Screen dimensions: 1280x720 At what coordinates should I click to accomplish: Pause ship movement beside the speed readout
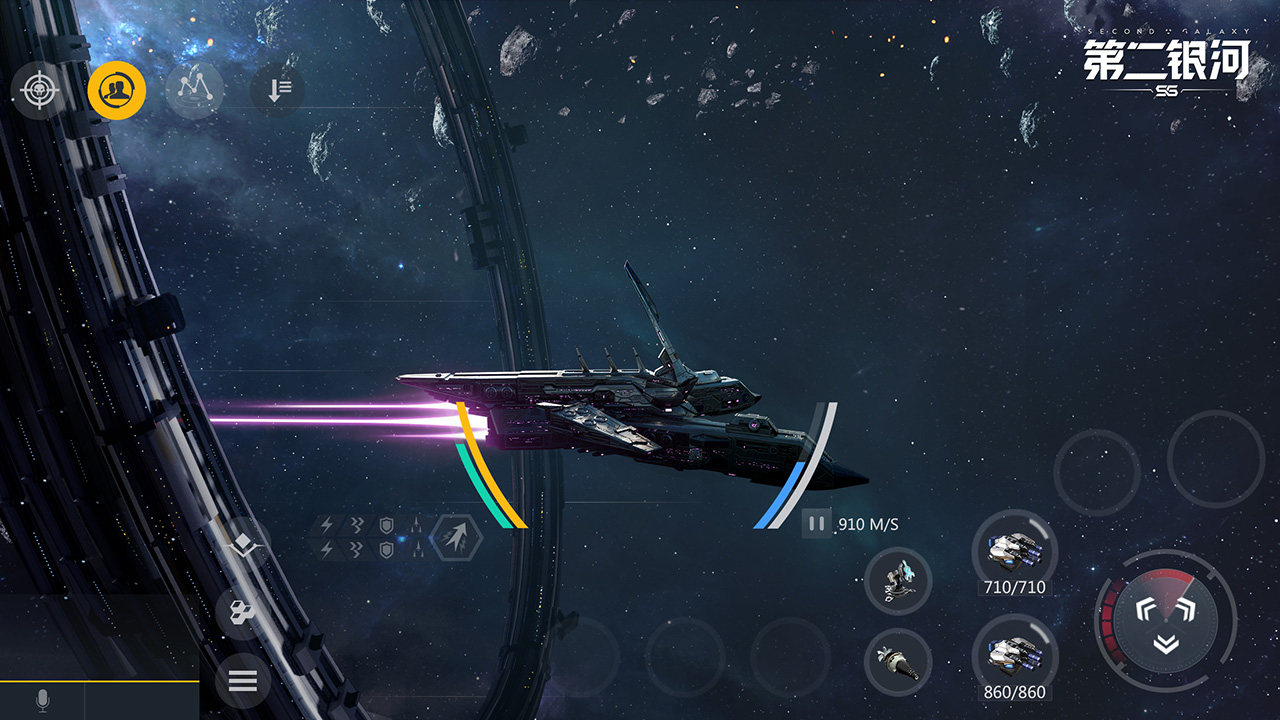[816, 523]
